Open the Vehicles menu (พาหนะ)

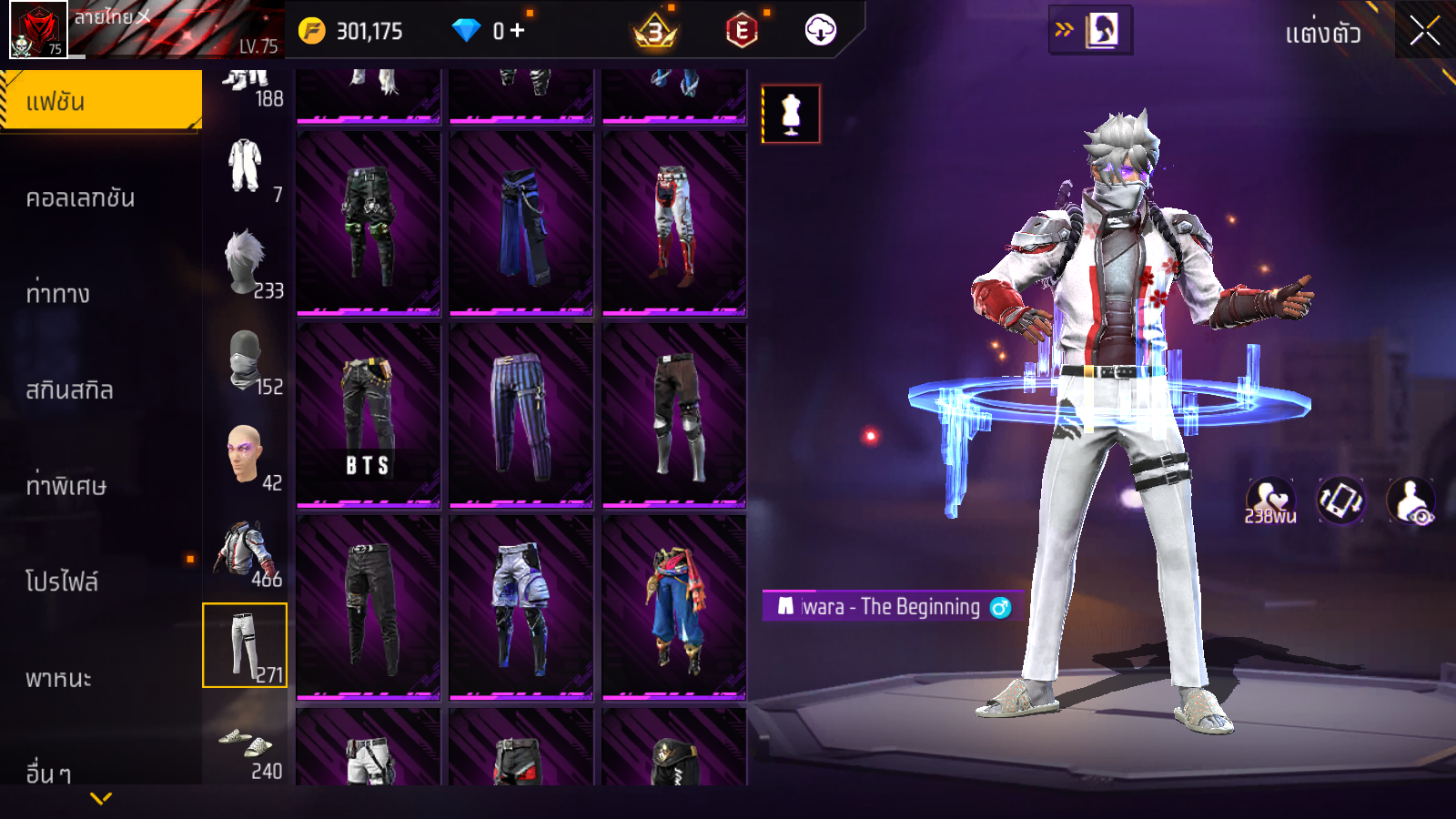point(58,678)
